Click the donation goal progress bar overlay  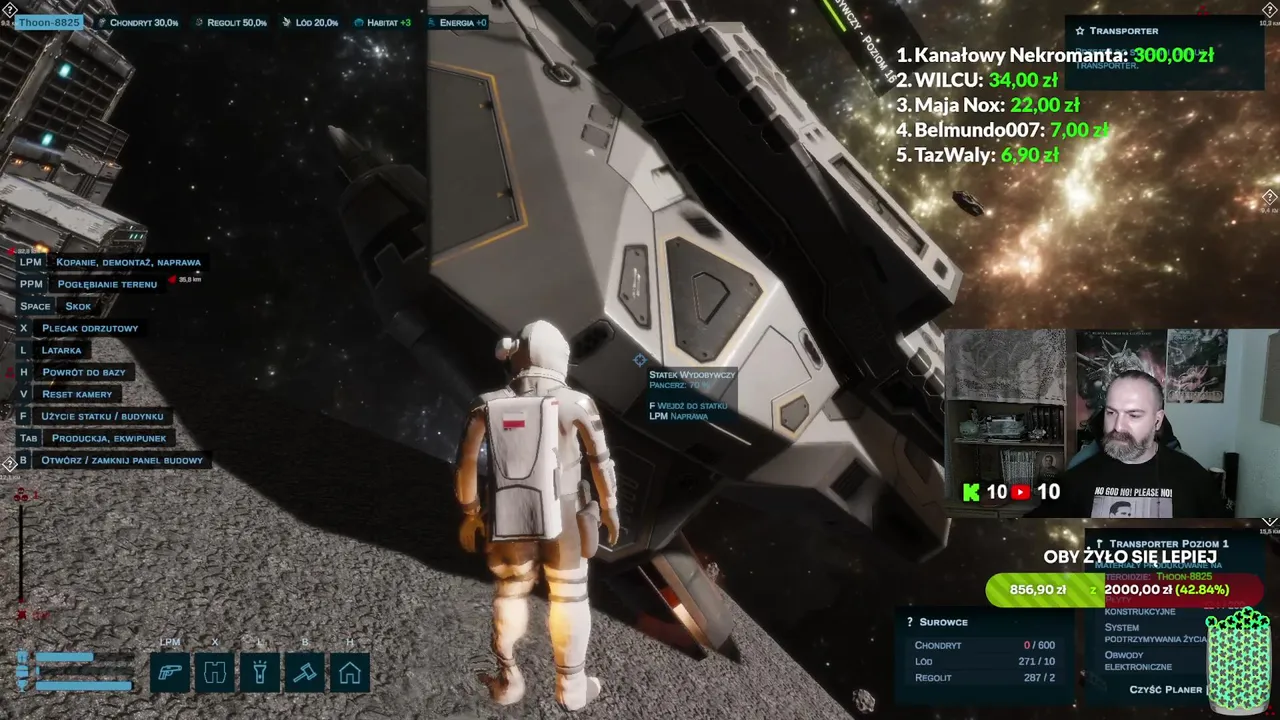1124,590
